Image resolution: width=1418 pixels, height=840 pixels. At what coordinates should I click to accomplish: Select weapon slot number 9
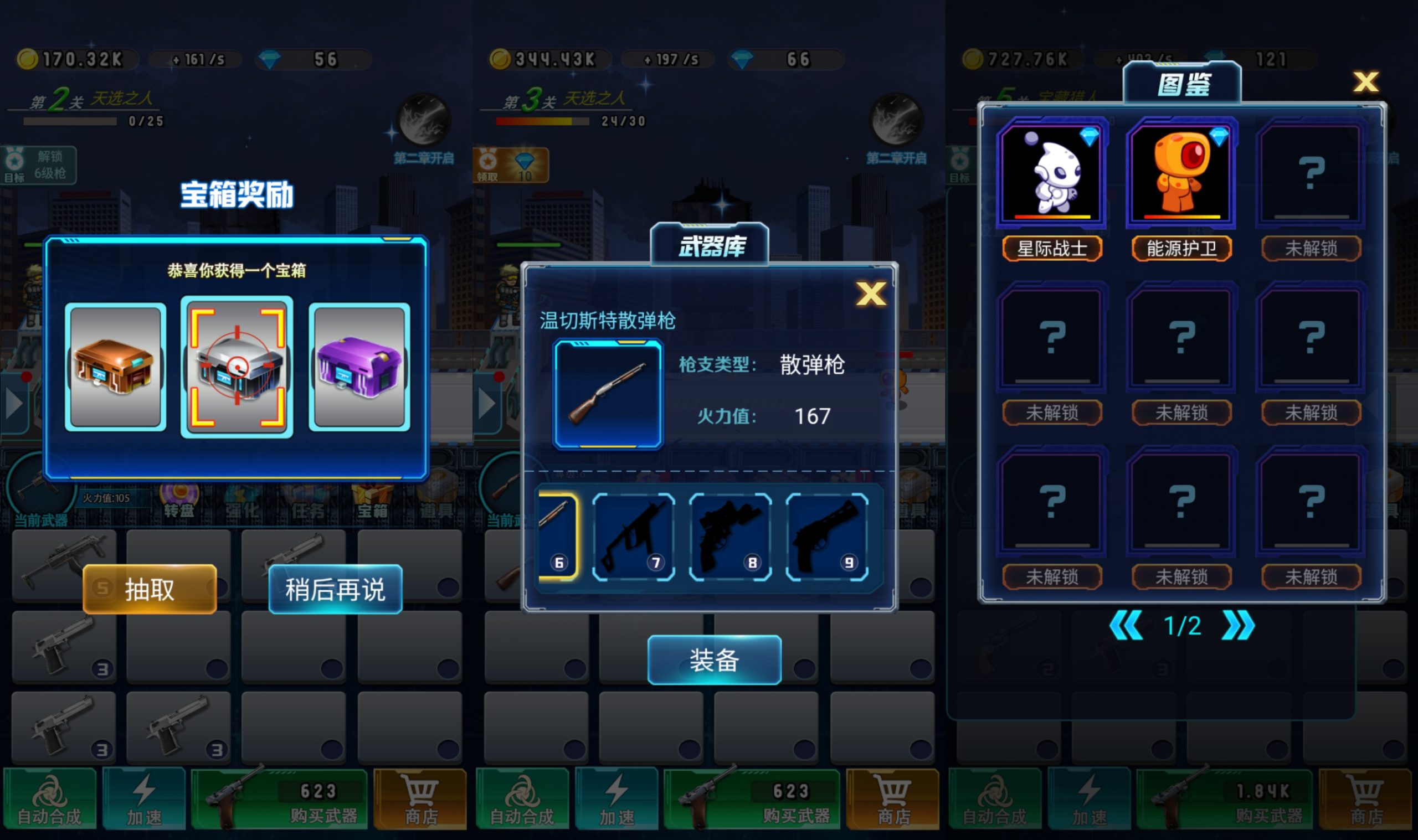826,537
